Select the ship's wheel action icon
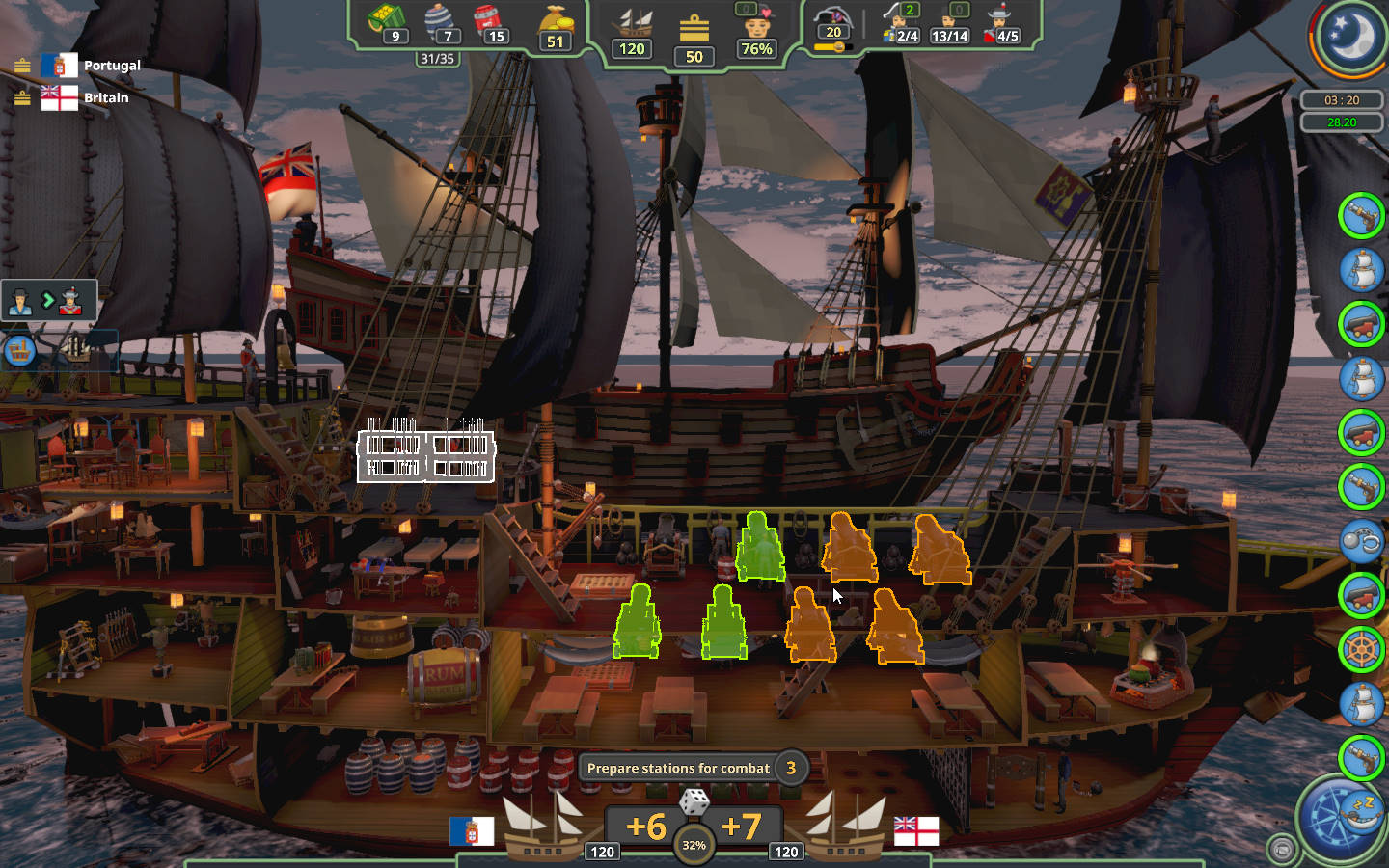Viewport: 1389px width, 868px height. (x=1361, y=649)
